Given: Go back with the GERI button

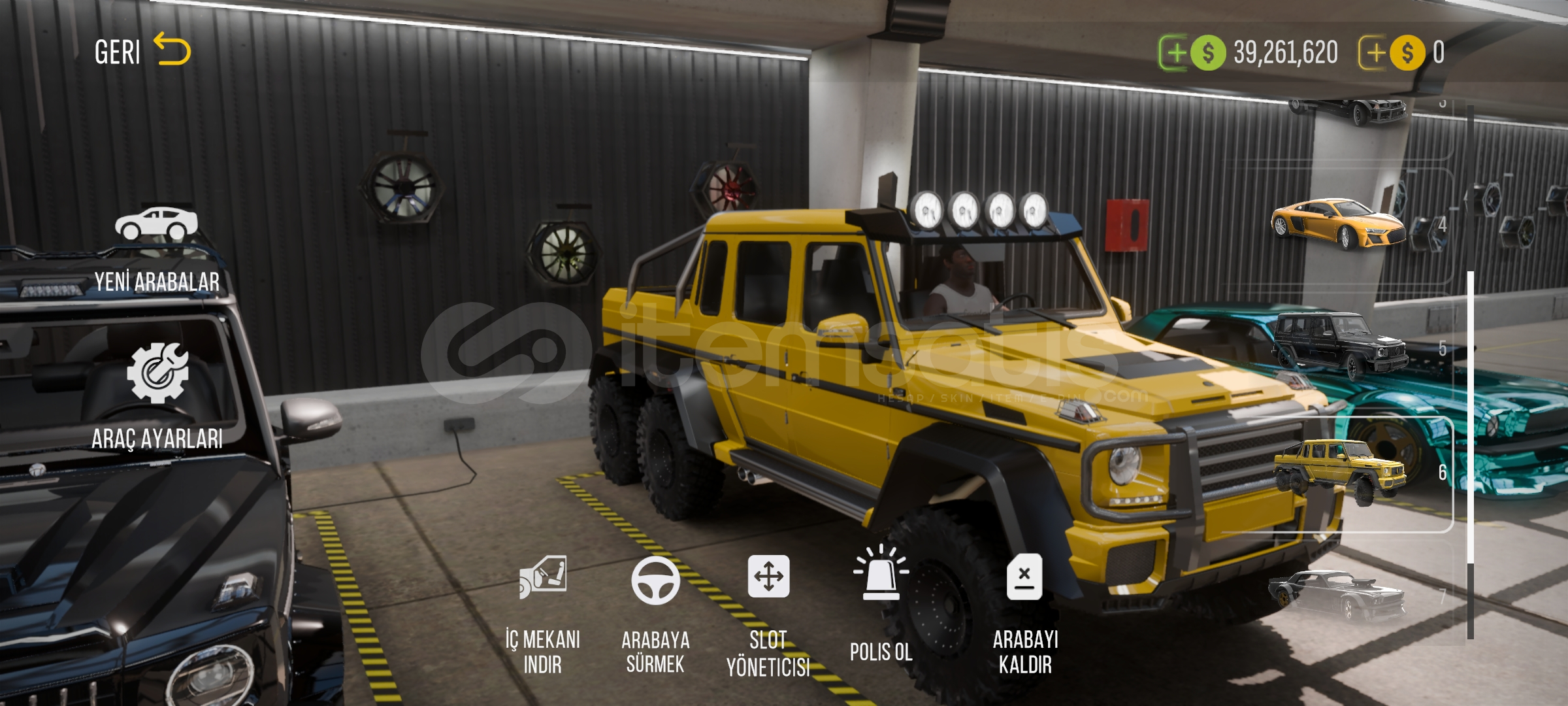Looking at the screenshot, I should click(x=141, y=51).
